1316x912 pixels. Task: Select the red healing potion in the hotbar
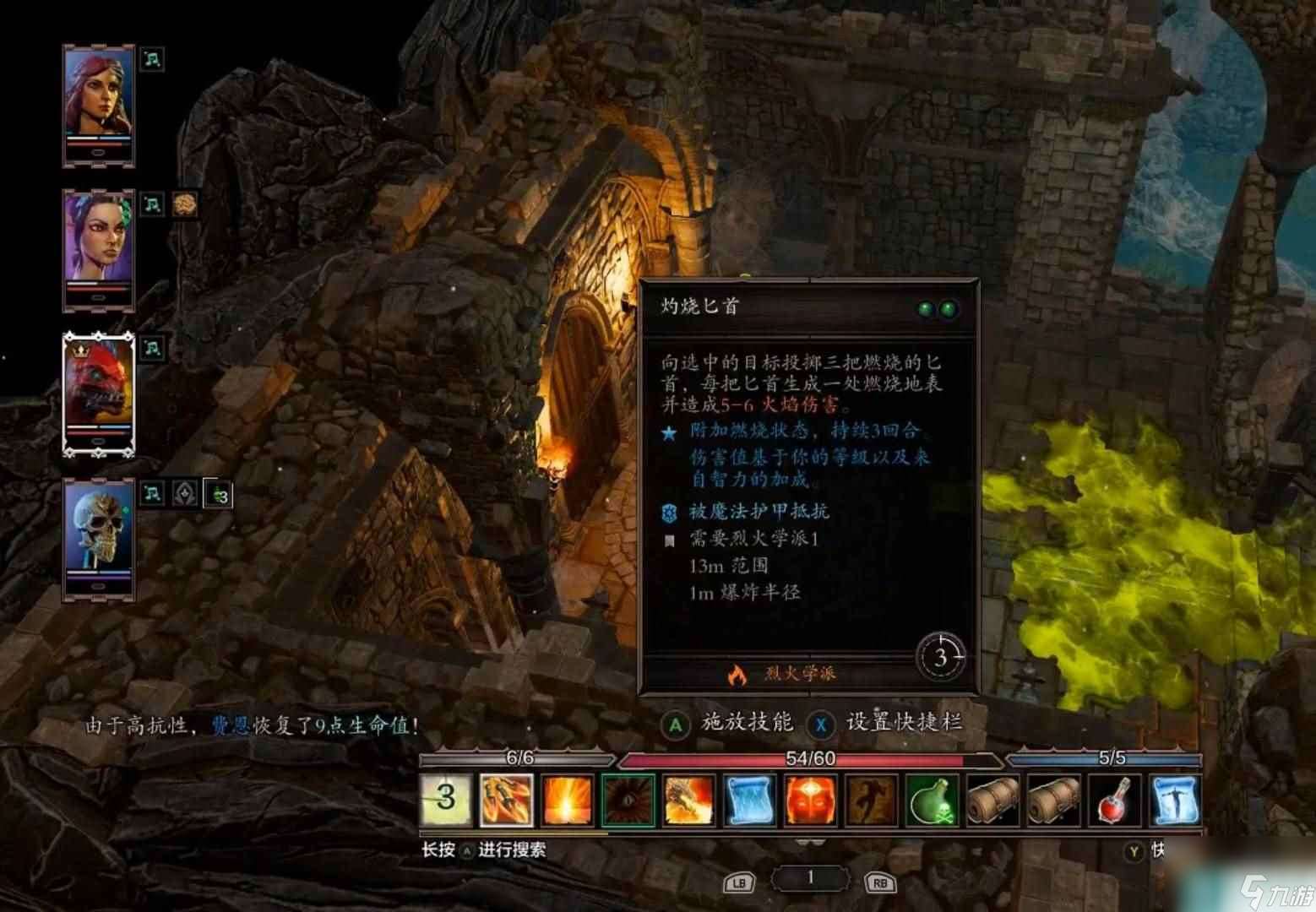1113,798
